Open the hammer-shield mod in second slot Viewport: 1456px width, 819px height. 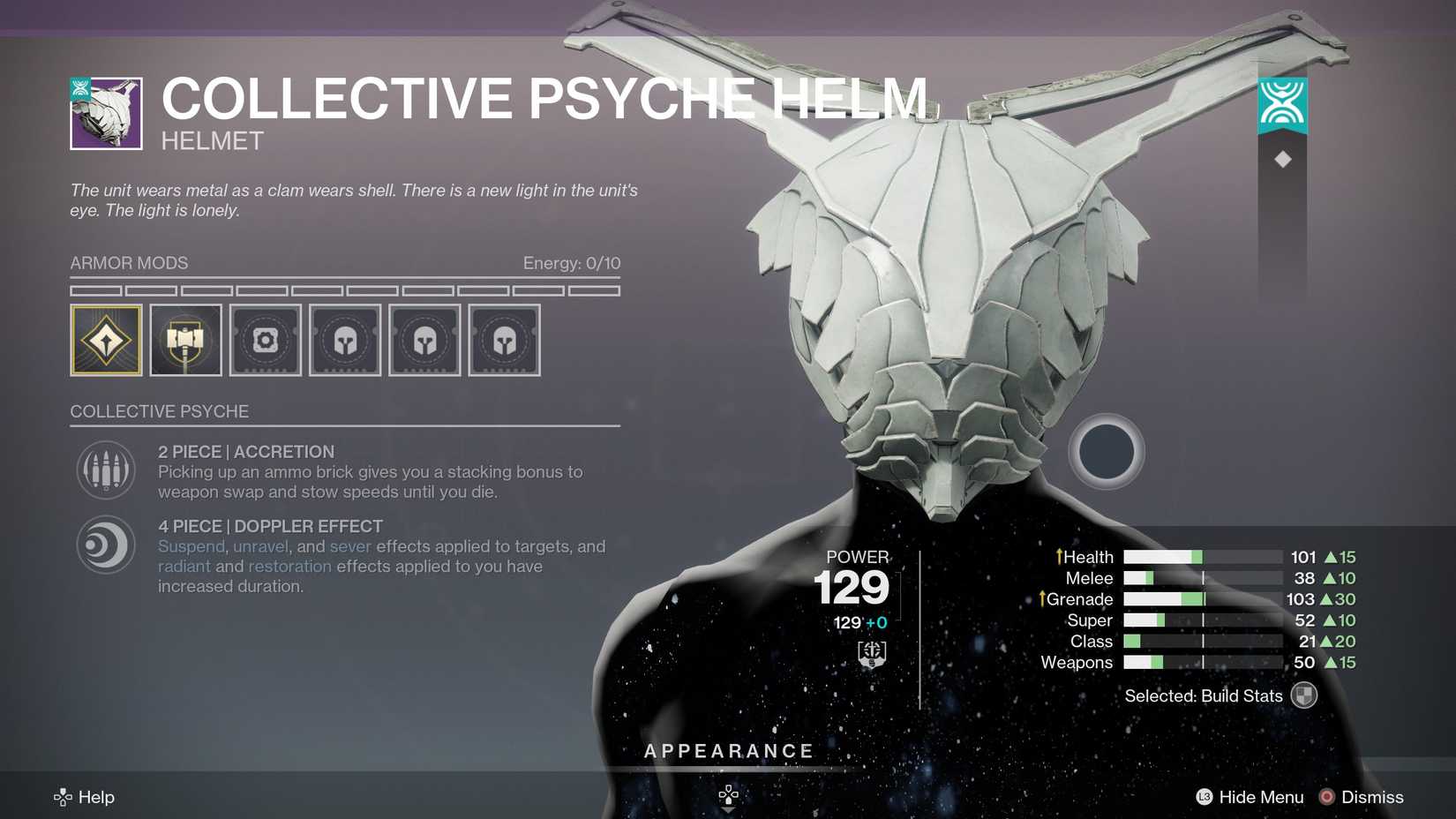185,339
